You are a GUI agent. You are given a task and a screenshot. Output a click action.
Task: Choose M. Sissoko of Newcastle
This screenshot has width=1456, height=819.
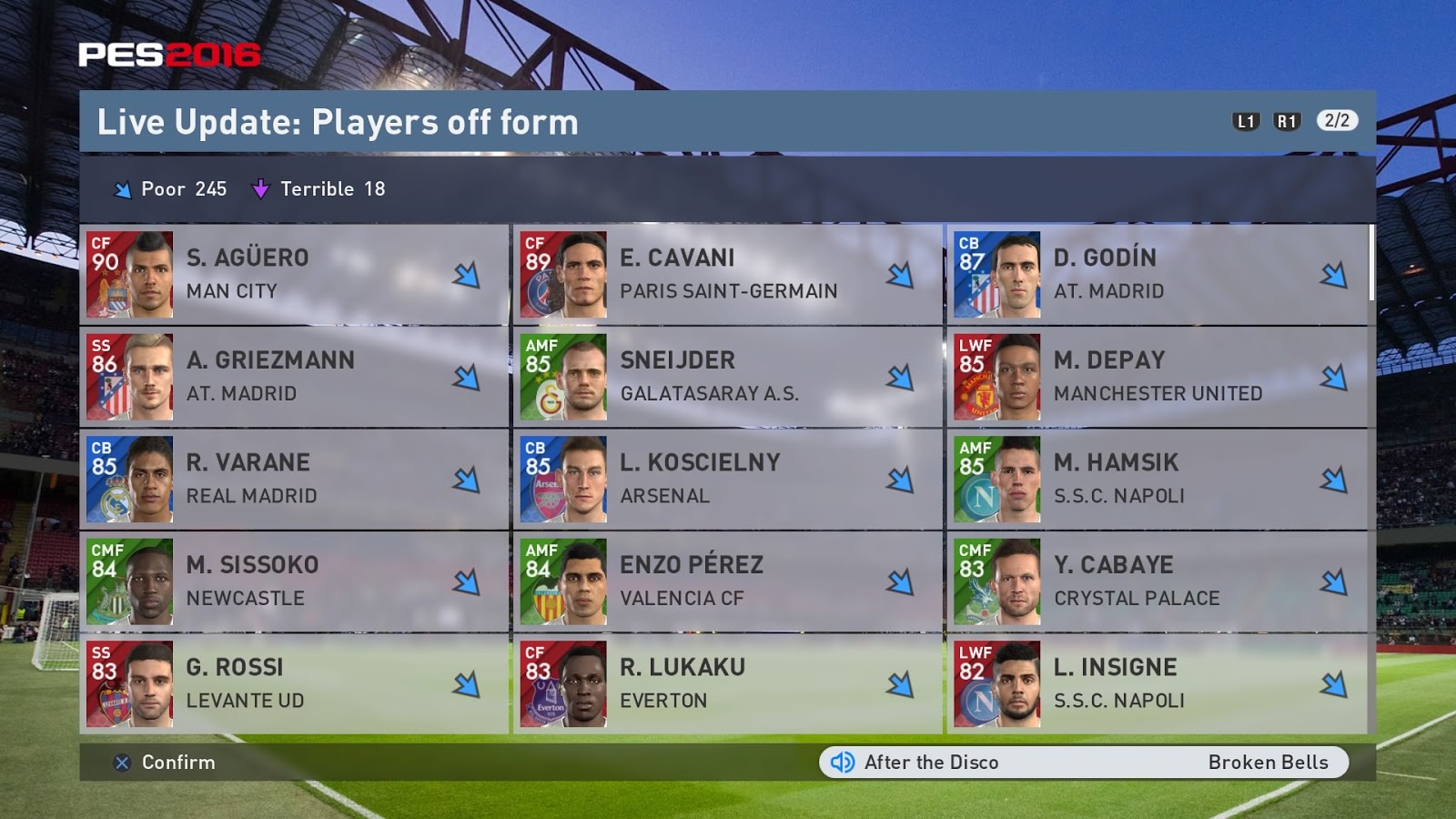(x=293, y=581)
